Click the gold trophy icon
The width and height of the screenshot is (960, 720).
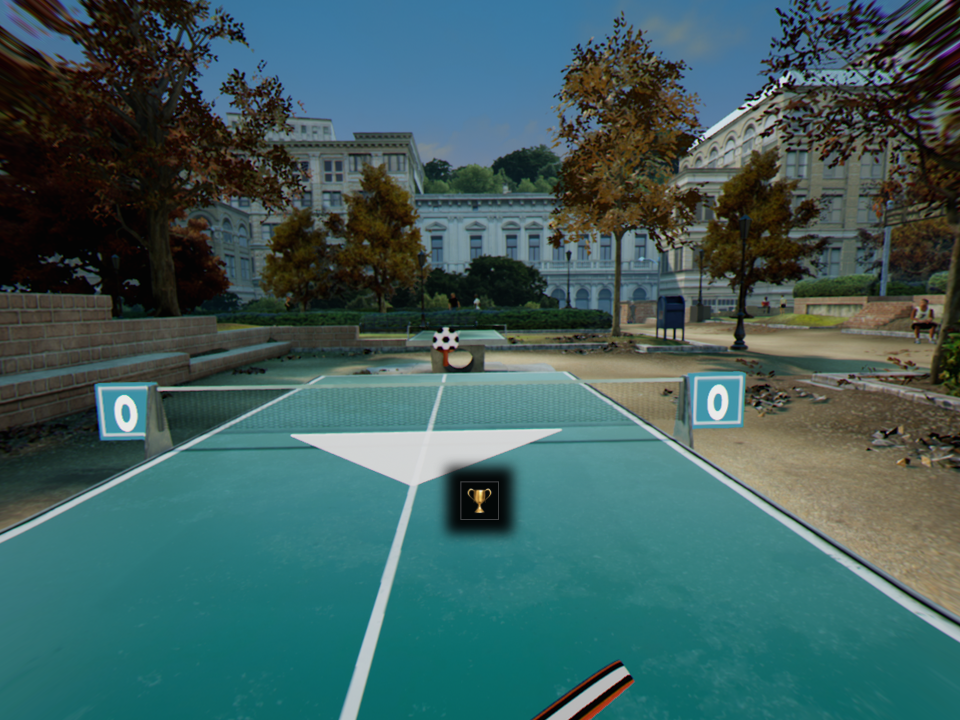(480, 500)
